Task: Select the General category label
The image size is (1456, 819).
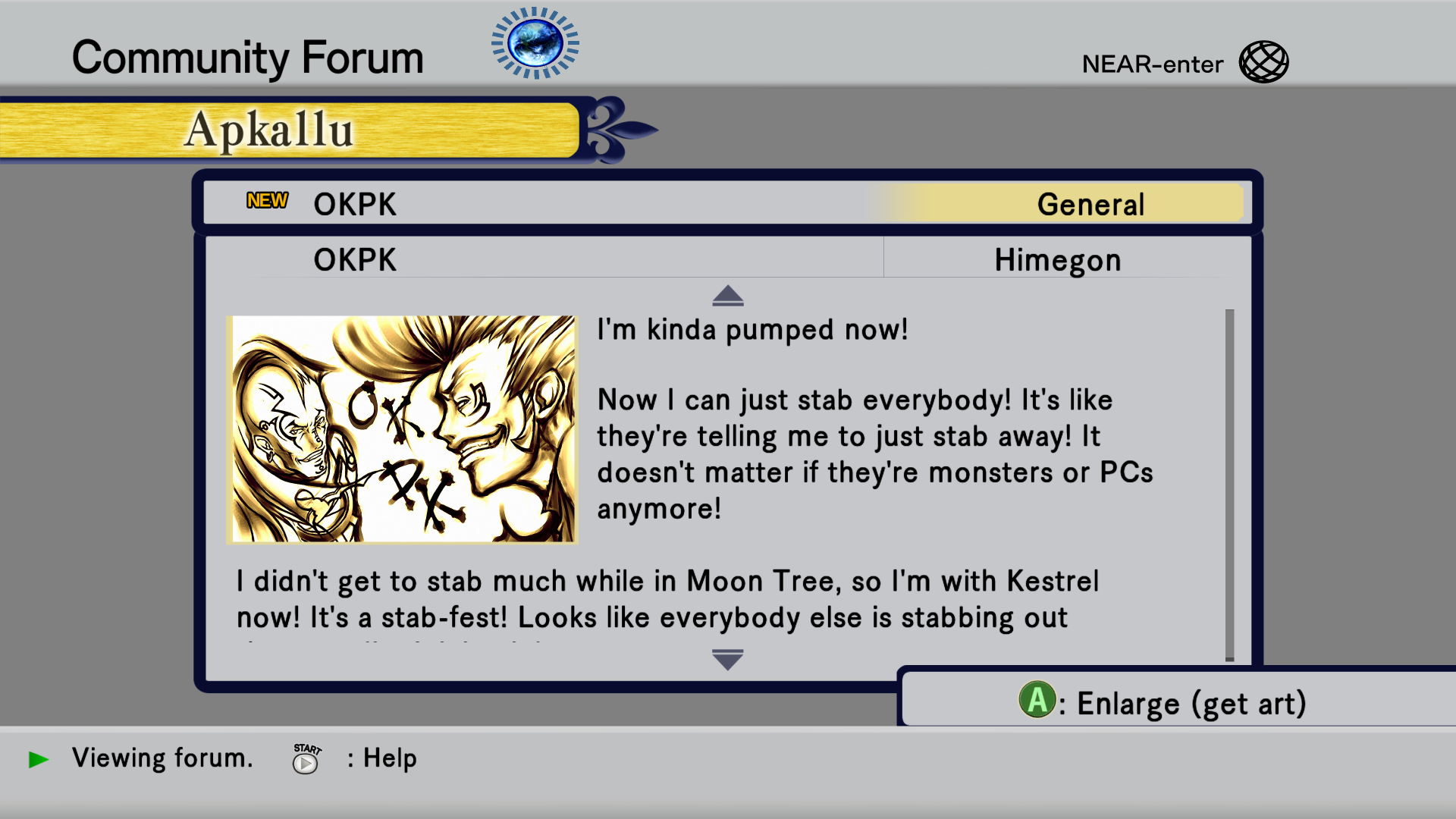Action: 1090,205
